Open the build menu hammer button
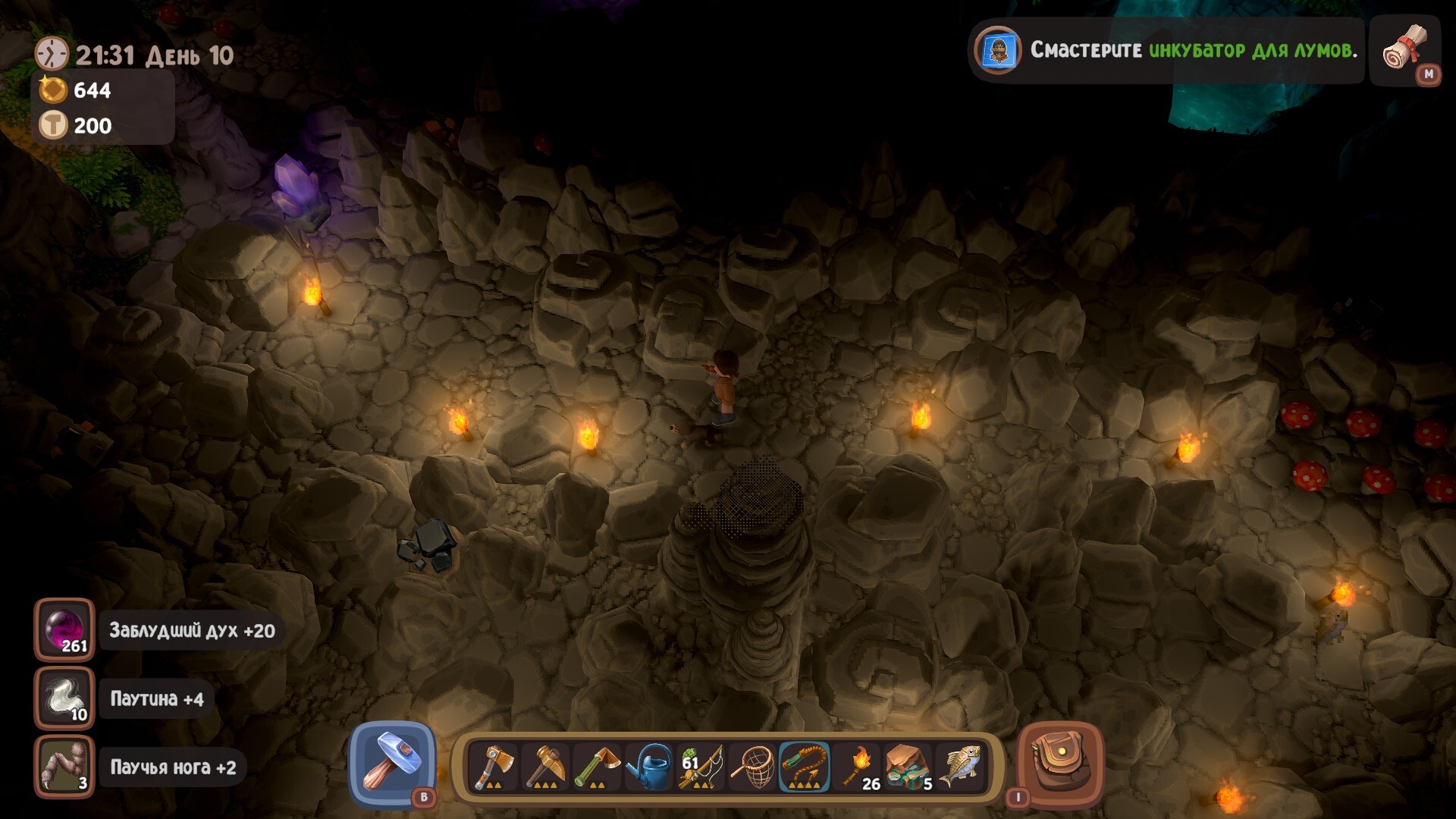The image size is (1456, 819). coord(392,764)
